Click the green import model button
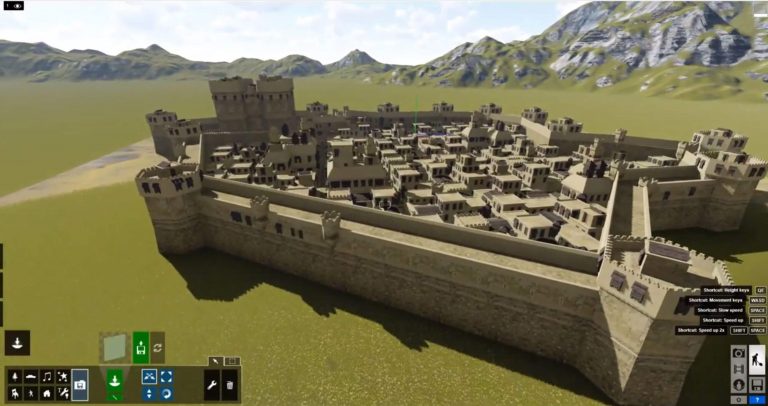The width and height of the screenshot is (768, 406). click(x=140, y=347)
